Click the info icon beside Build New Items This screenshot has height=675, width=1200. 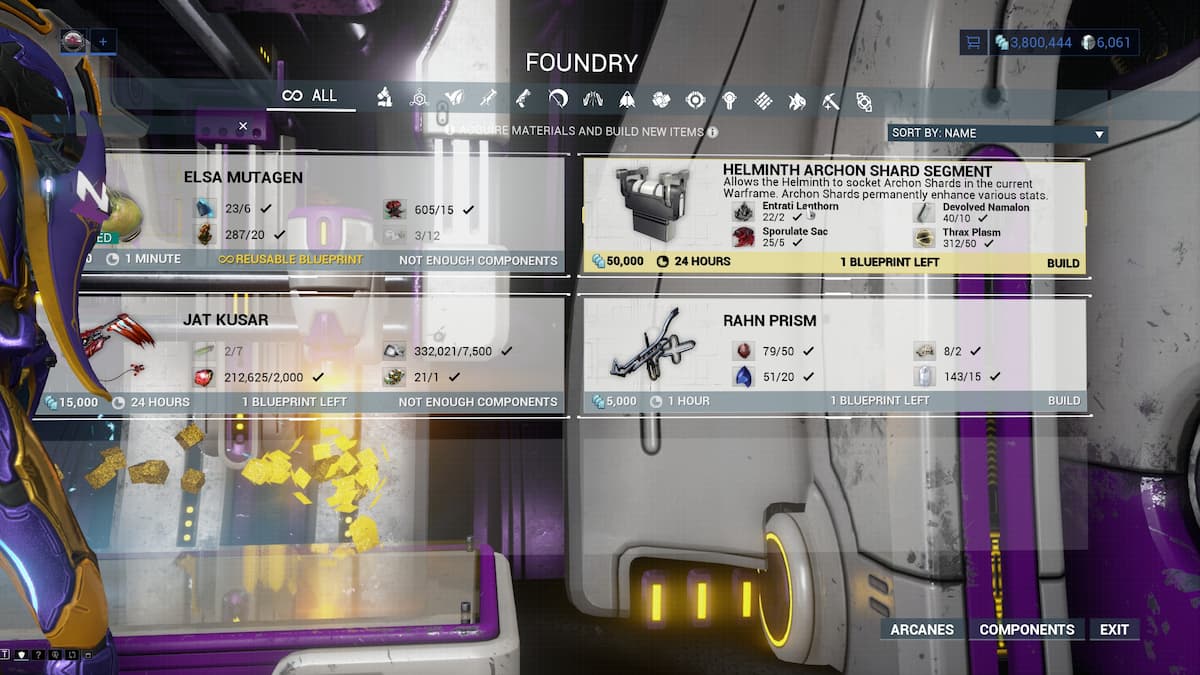tap(712, 131)
